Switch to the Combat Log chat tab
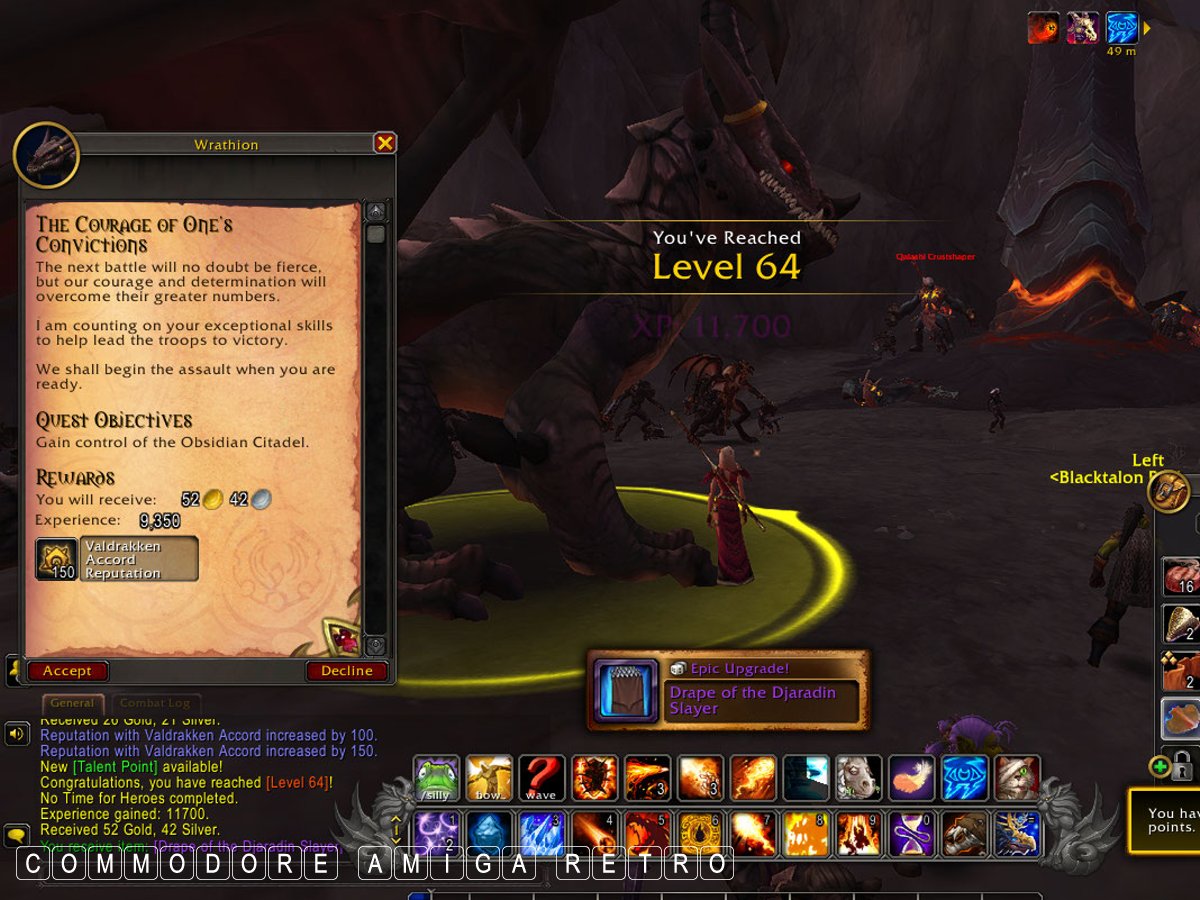The image size is (1200, 900). [x=156, y=703]
